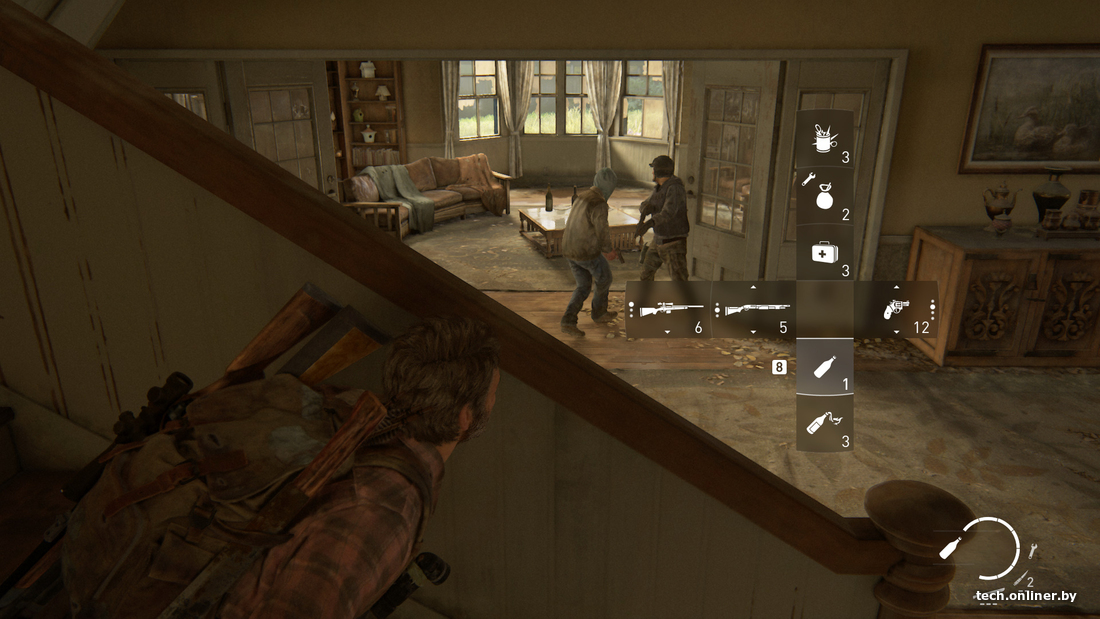The width and height of the screenshot is (1100, 619).
Task: Equip the revolver from the weapon cross
Action: point(894,309)
